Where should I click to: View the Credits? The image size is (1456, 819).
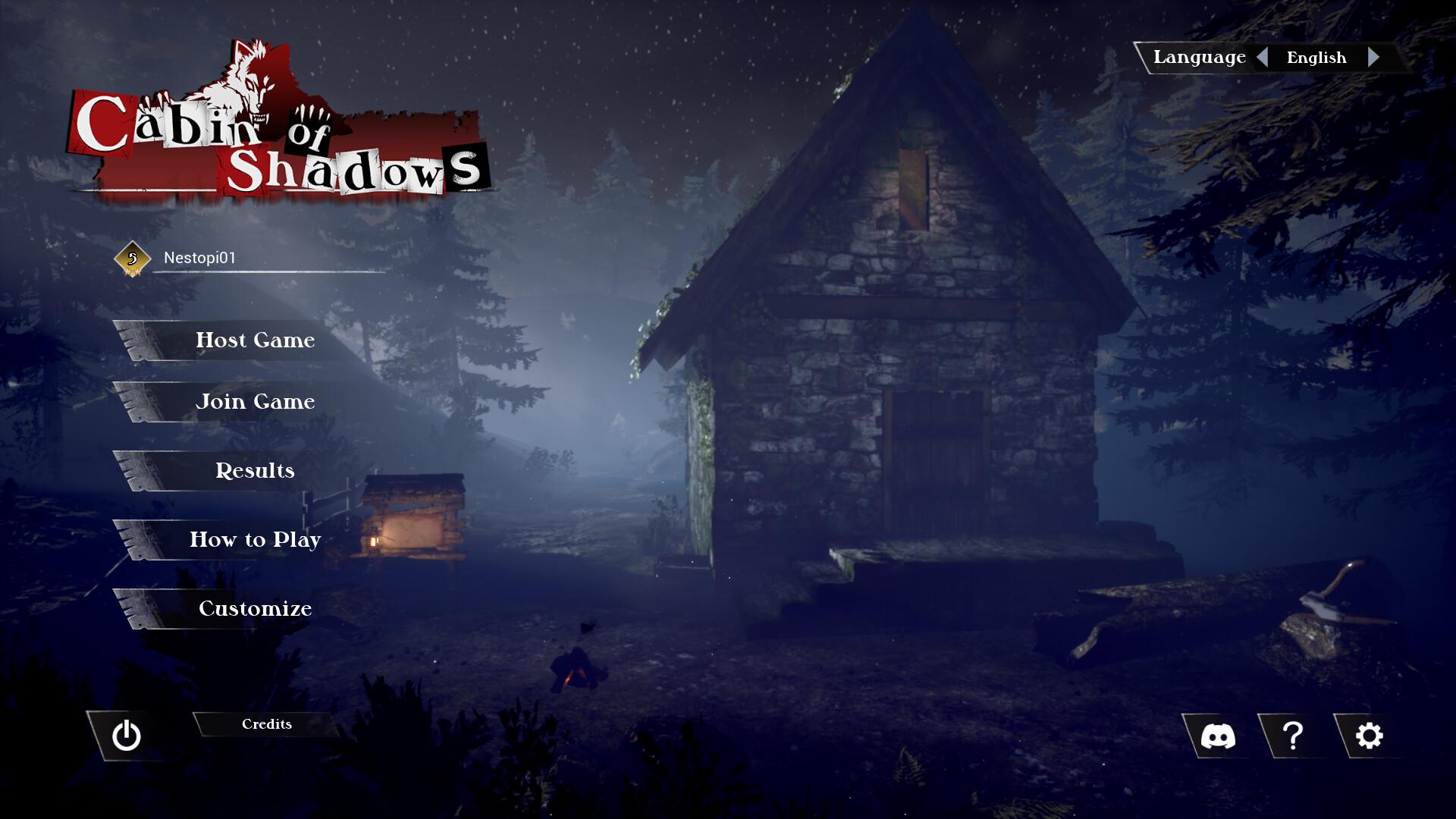pyautogui.click(x=265, y=724)
